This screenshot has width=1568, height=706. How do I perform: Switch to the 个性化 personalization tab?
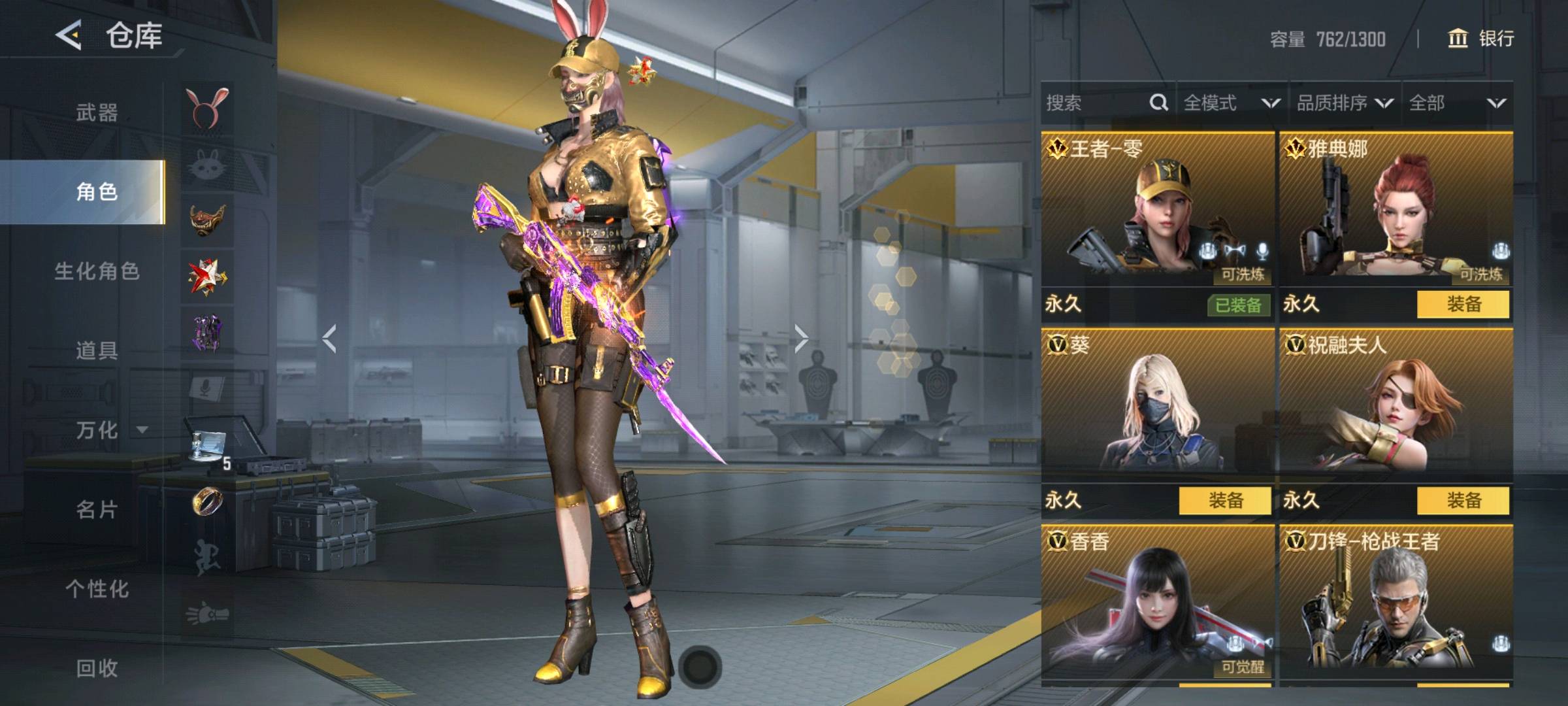[97, 588]
